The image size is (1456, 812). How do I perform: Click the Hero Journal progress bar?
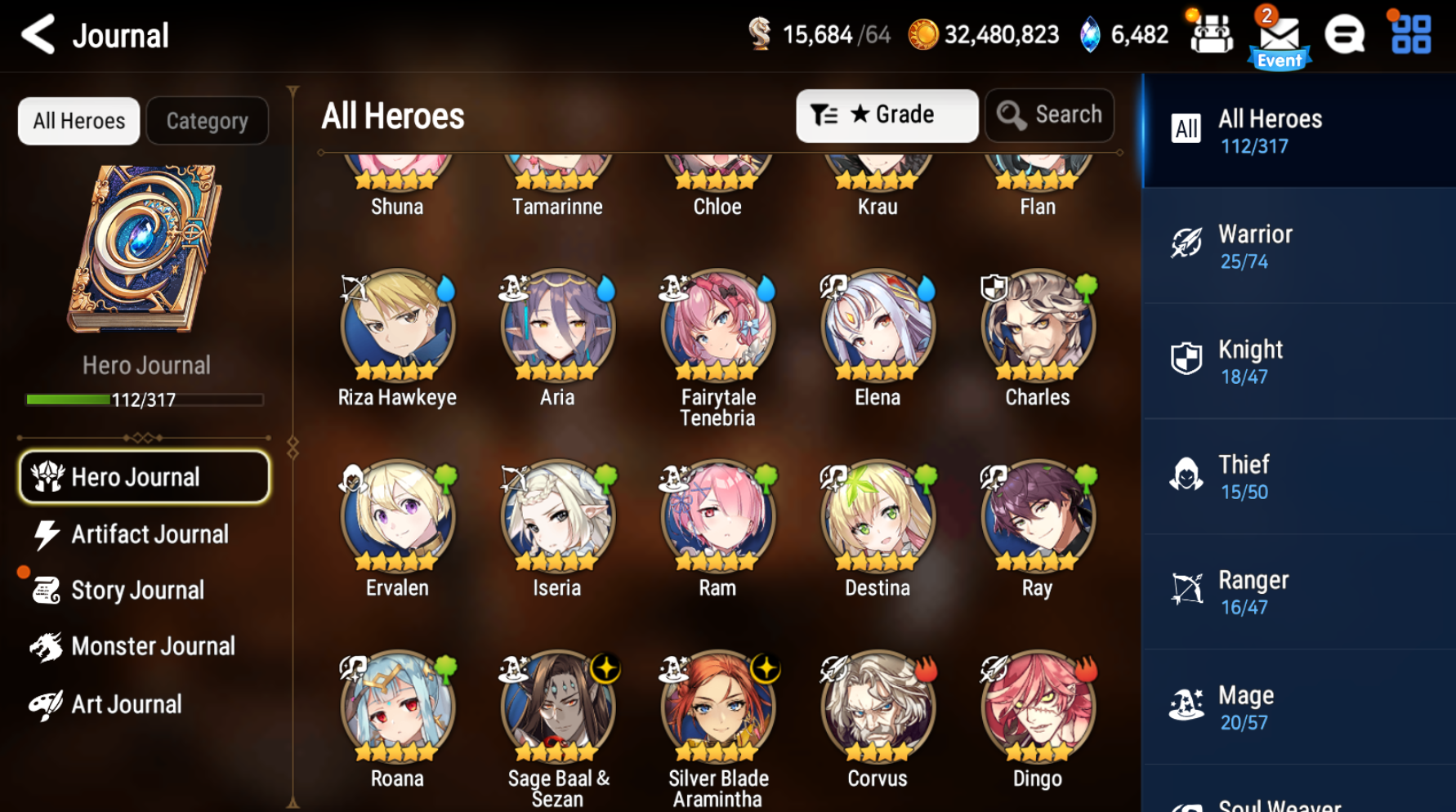[144, 399]
